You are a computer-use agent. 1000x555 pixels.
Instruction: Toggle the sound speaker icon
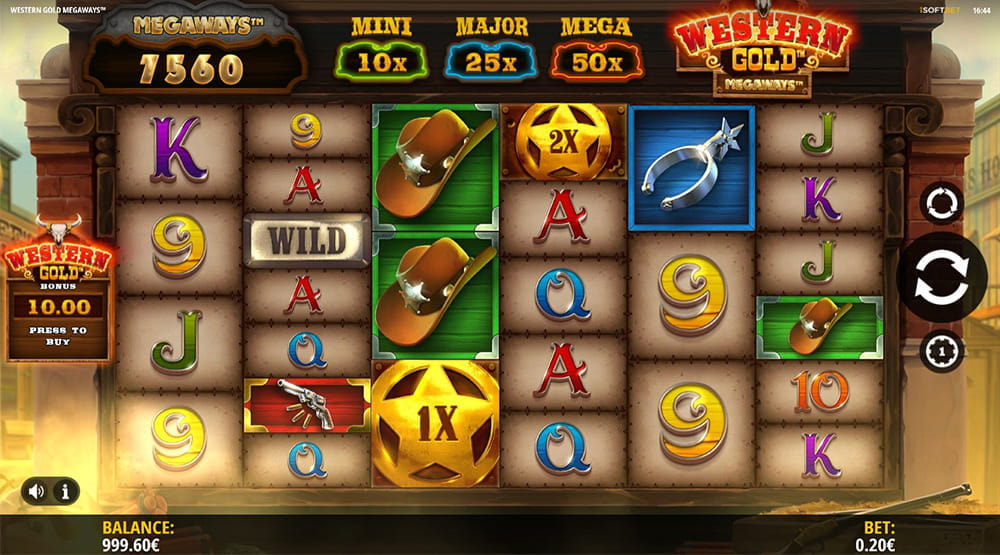pos(37,491)
